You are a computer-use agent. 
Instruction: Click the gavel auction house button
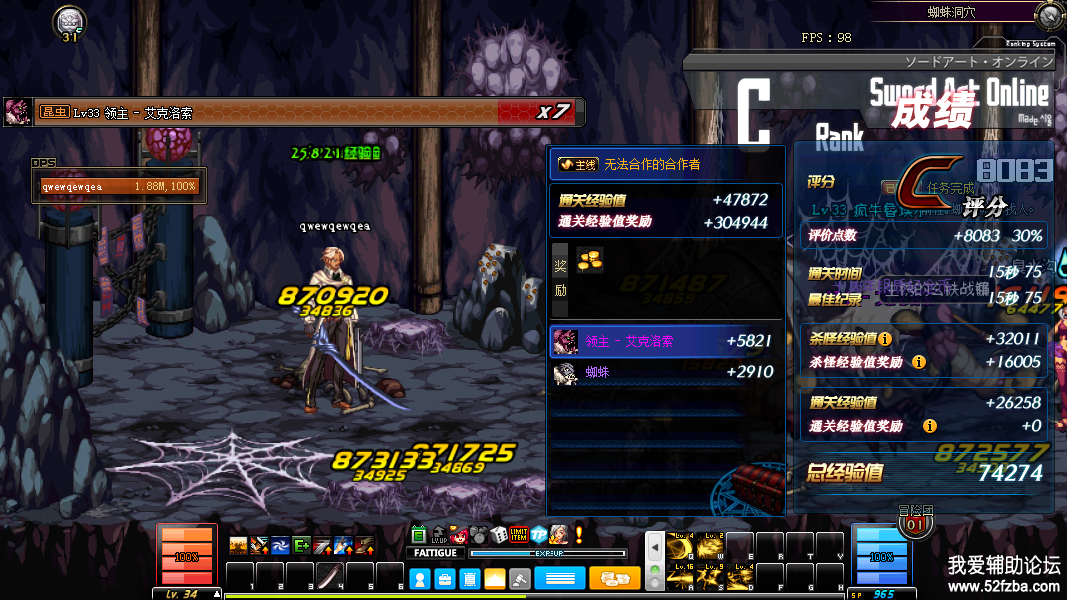tap(520, 579)
